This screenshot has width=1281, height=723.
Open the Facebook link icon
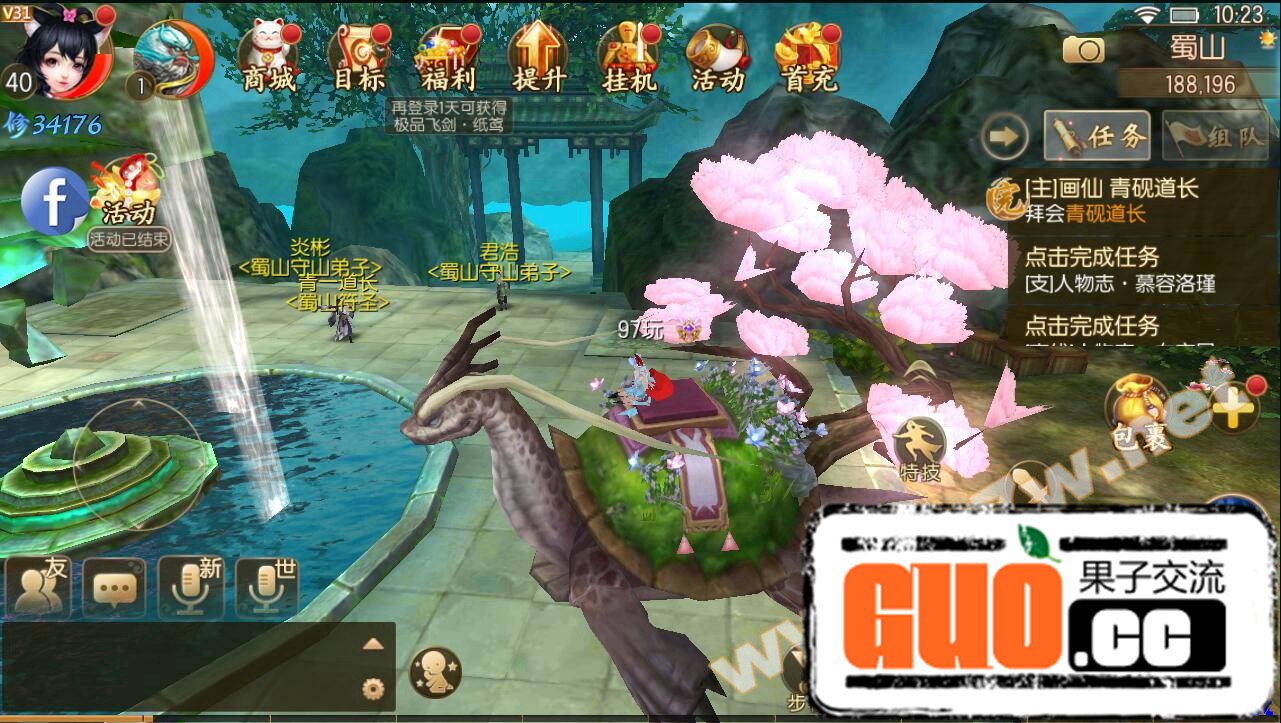[x=55, y=200]
